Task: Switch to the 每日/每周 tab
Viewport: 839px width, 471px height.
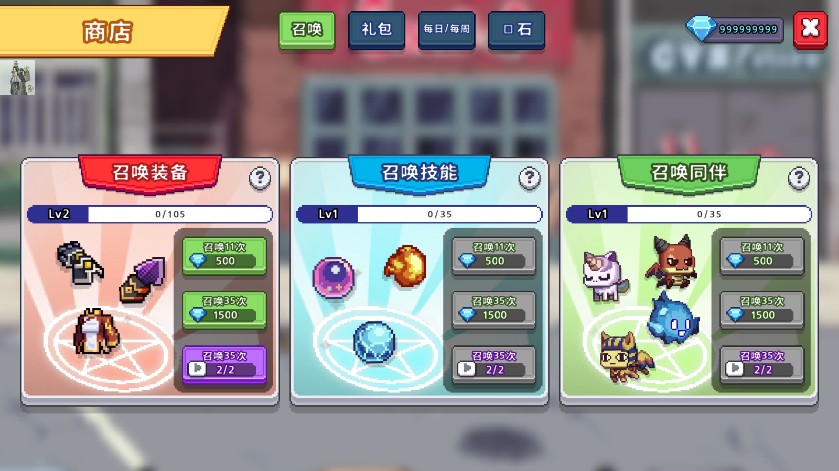Action: 446,30
